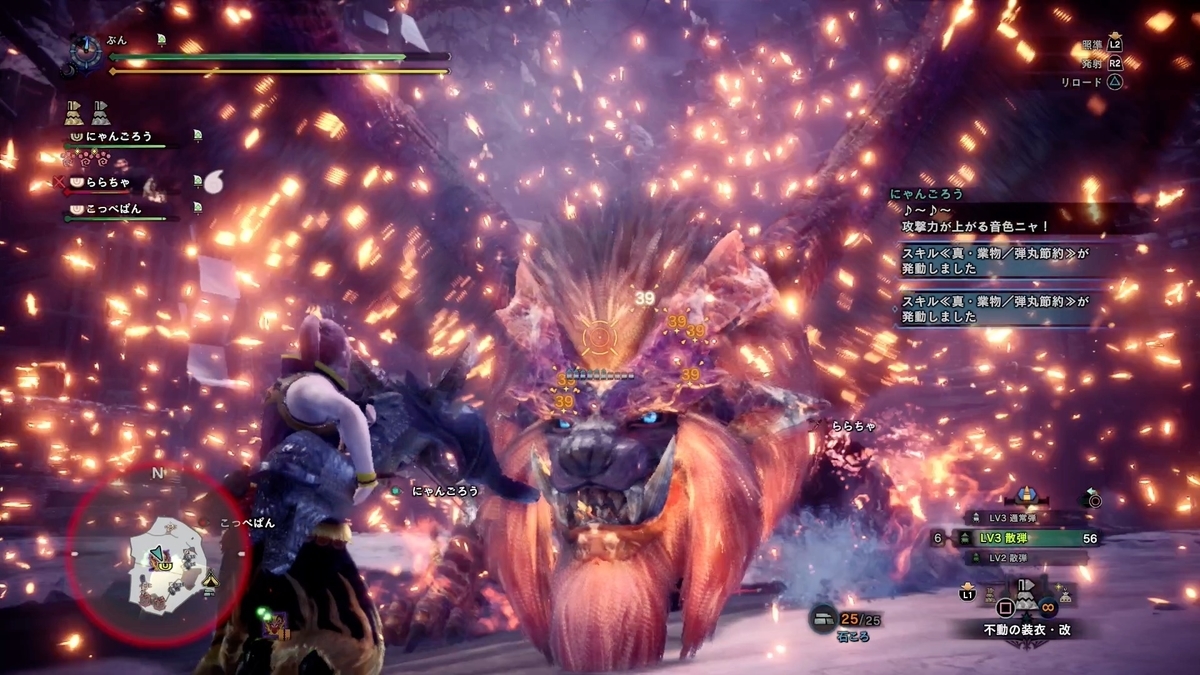Click the camp tent marker on minimap
The width and height of the screenshot is (1200, 675).
coord(211,579)
